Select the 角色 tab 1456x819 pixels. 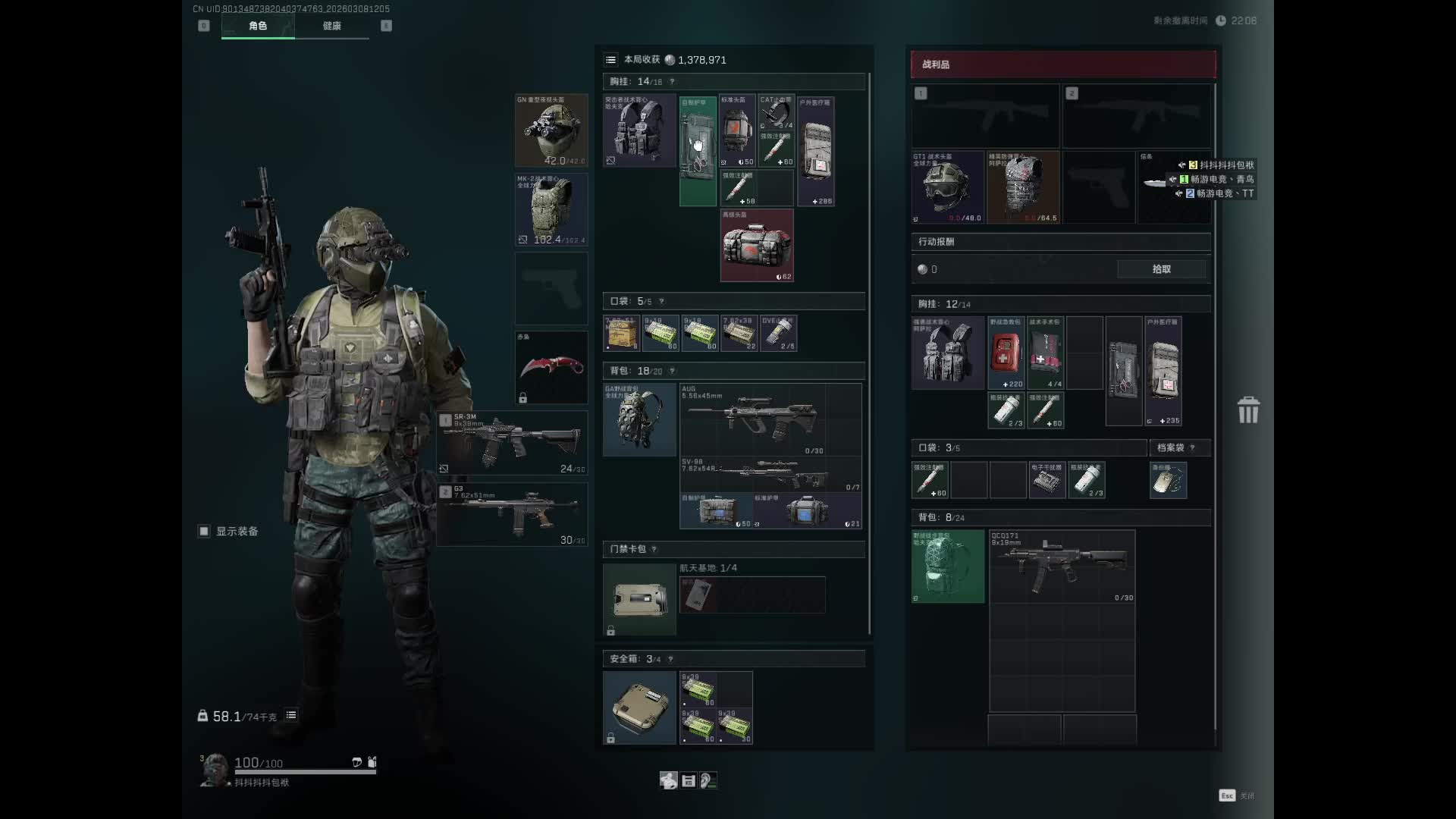pyautogui.click(x=258, y=26)
